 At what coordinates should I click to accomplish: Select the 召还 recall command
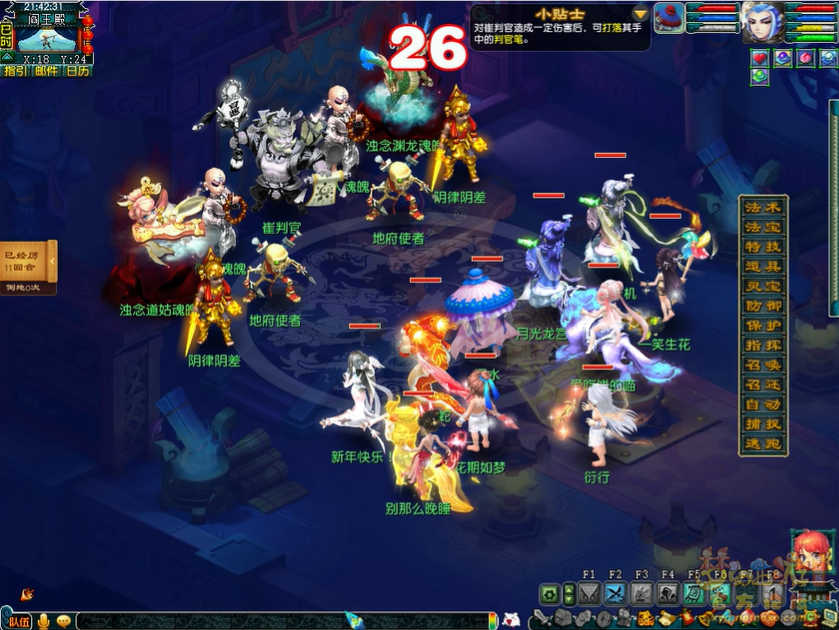point(764,385)
